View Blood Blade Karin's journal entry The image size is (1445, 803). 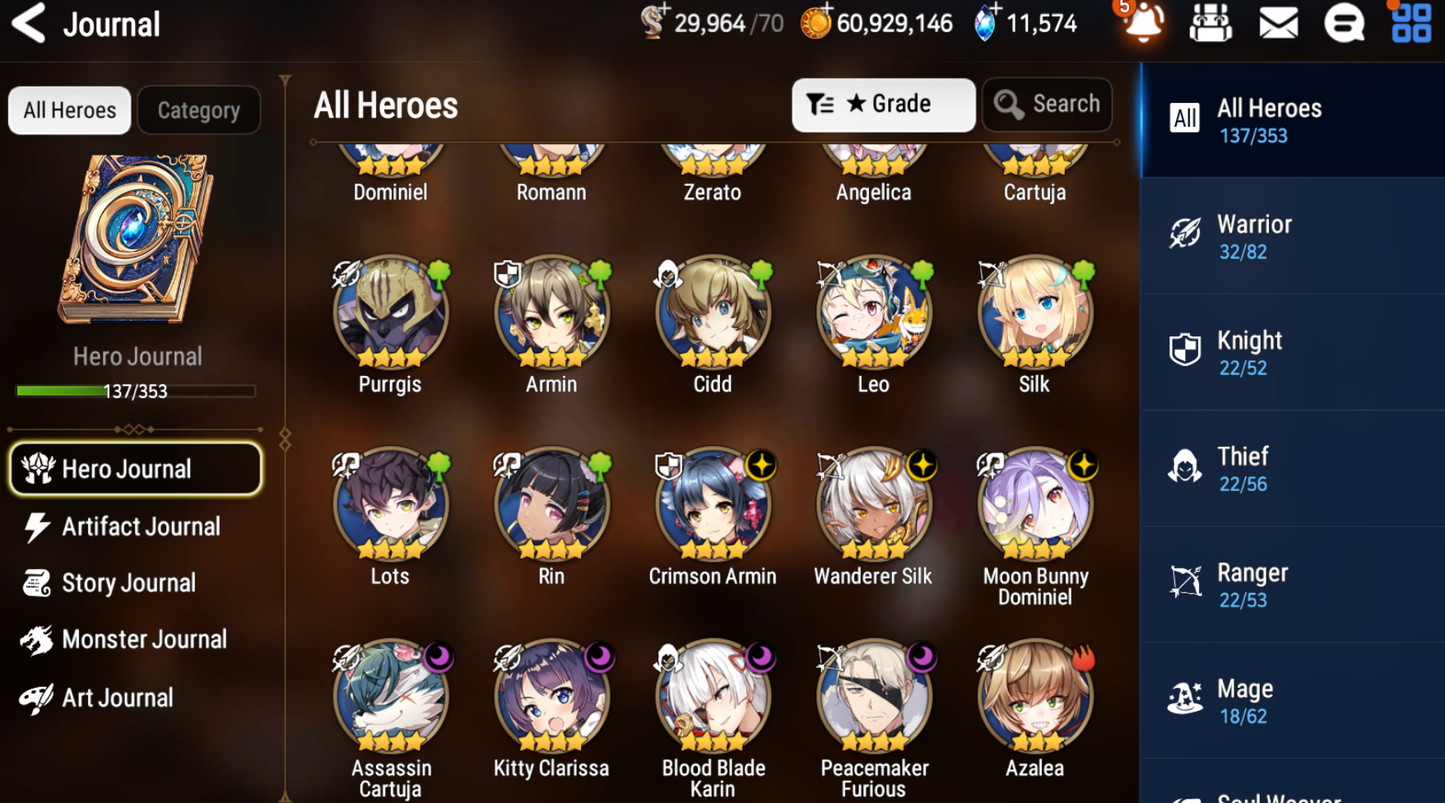coord(712,699)
